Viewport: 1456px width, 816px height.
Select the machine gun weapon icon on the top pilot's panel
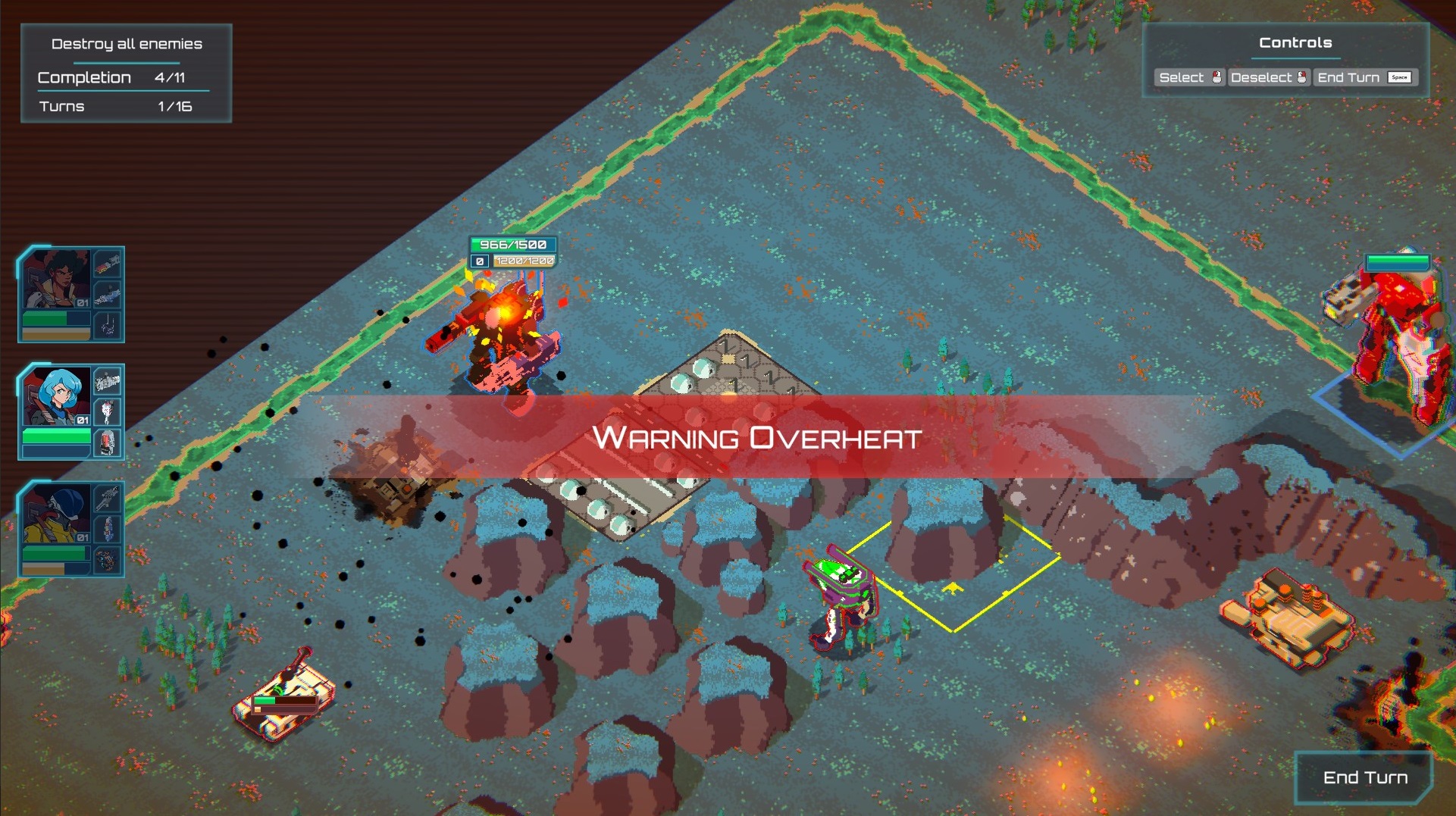[108, 267]
